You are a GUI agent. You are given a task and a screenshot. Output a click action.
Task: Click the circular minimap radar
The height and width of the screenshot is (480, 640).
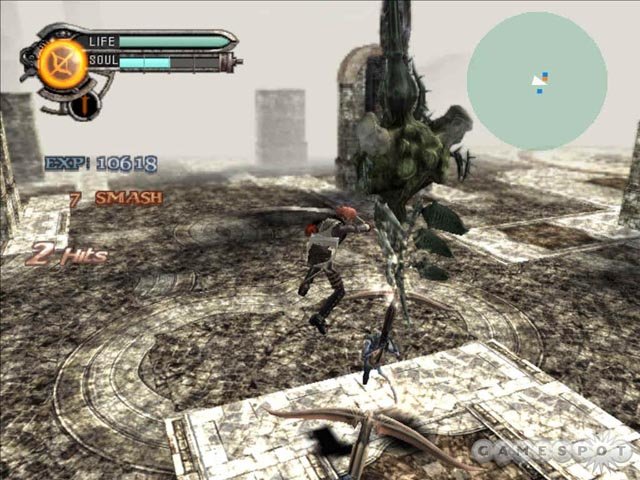point(537,82)
